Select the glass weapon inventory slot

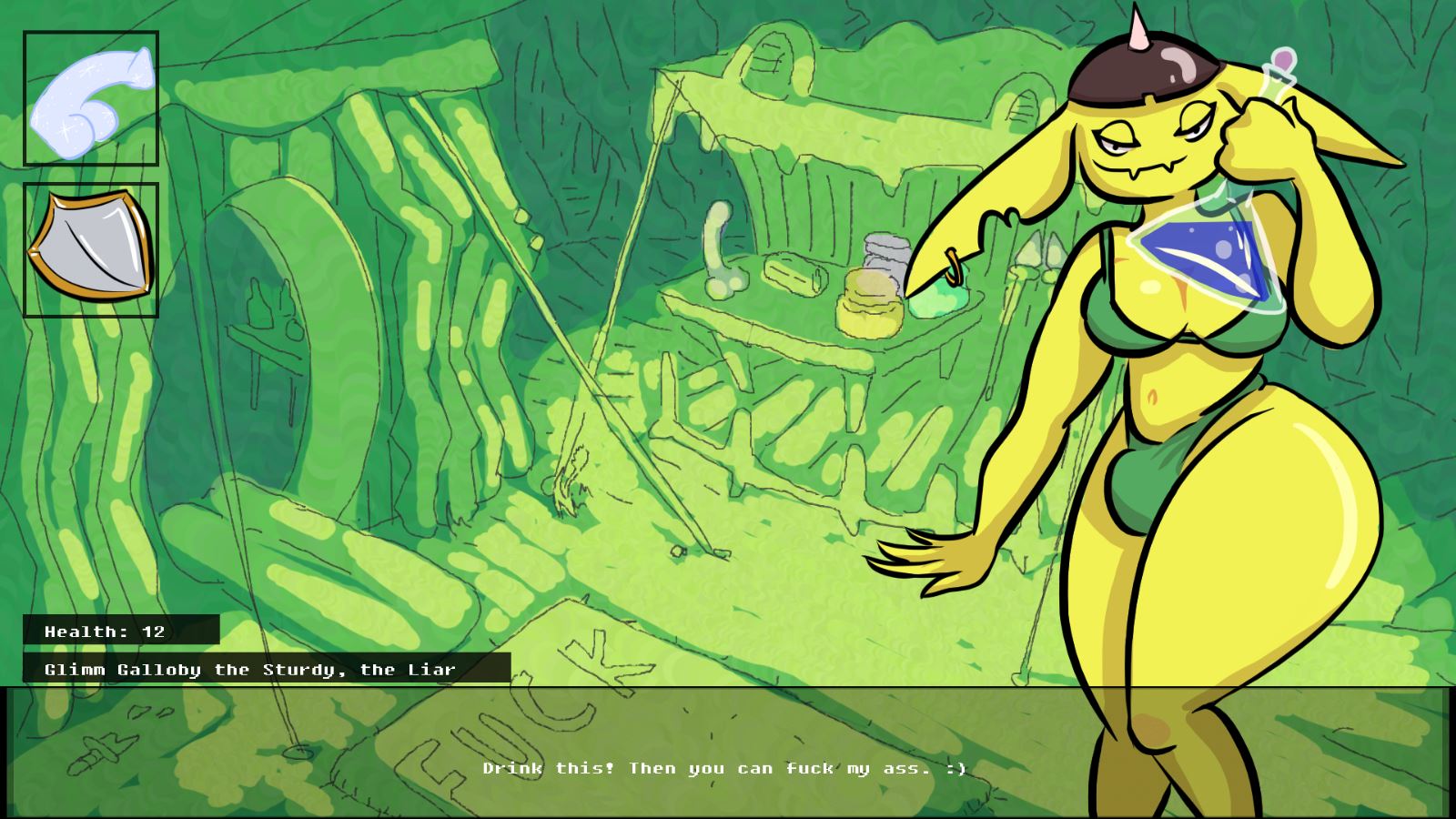point(91,98)
